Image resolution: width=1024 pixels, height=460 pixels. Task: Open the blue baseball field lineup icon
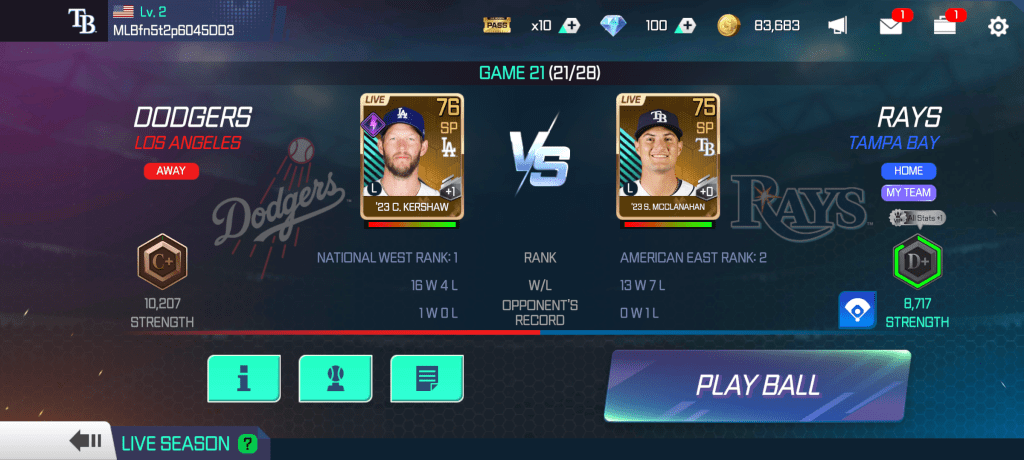856,310
